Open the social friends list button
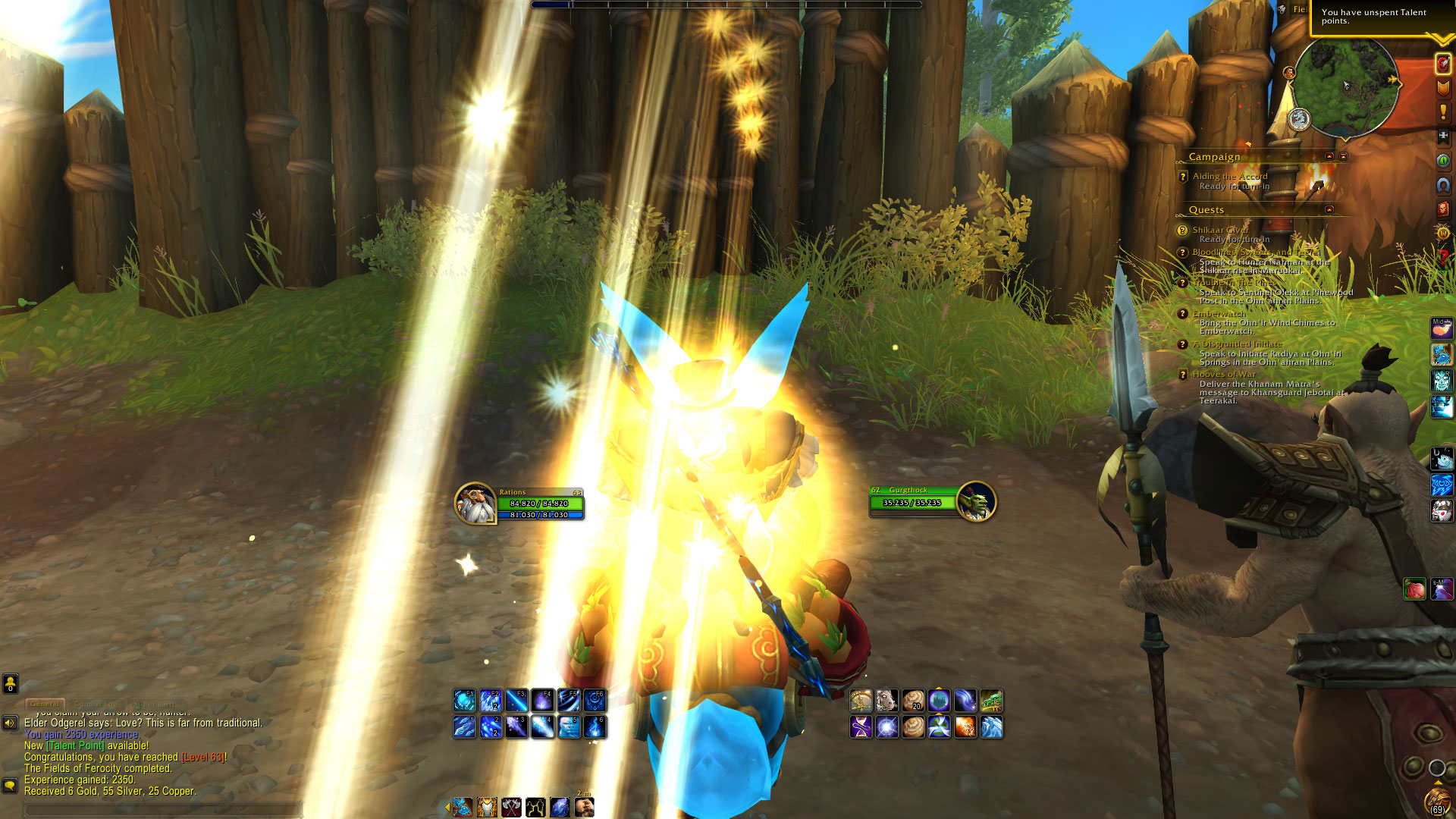1456x819 pixels. 10,684
